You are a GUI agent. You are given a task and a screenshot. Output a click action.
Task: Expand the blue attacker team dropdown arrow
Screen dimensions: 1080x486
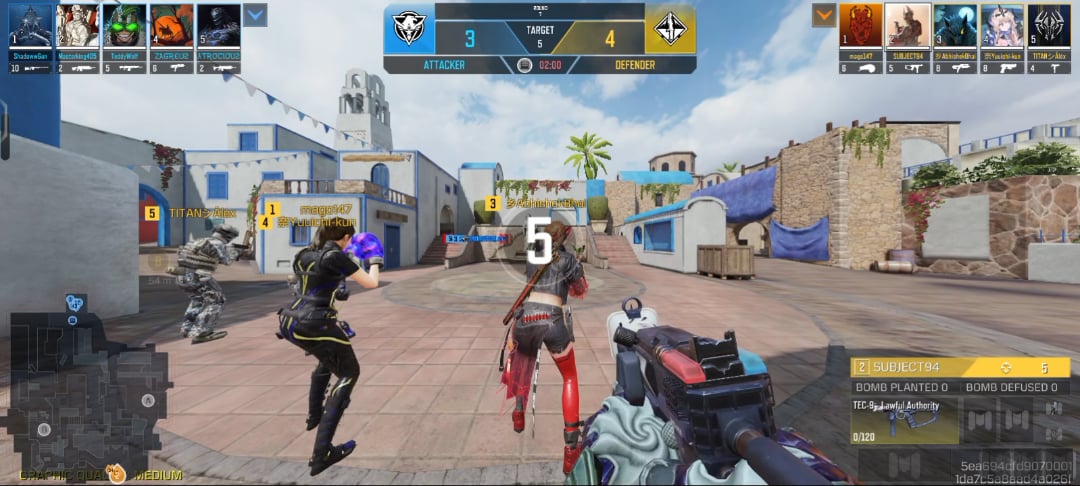point(255,15)
